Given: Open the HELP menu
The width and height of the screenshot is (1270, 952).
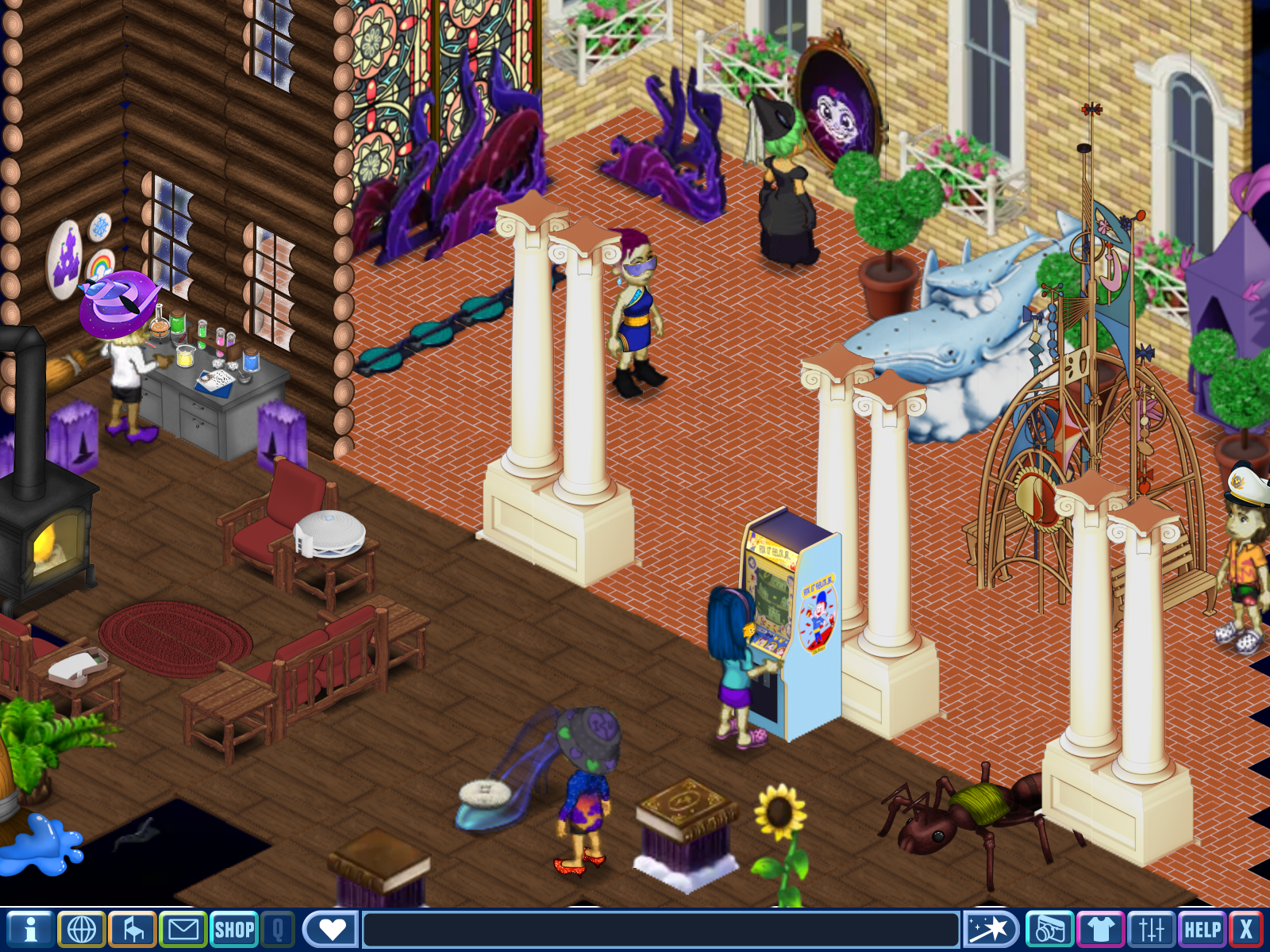Looking at the screenshot, I should 1202,929.
